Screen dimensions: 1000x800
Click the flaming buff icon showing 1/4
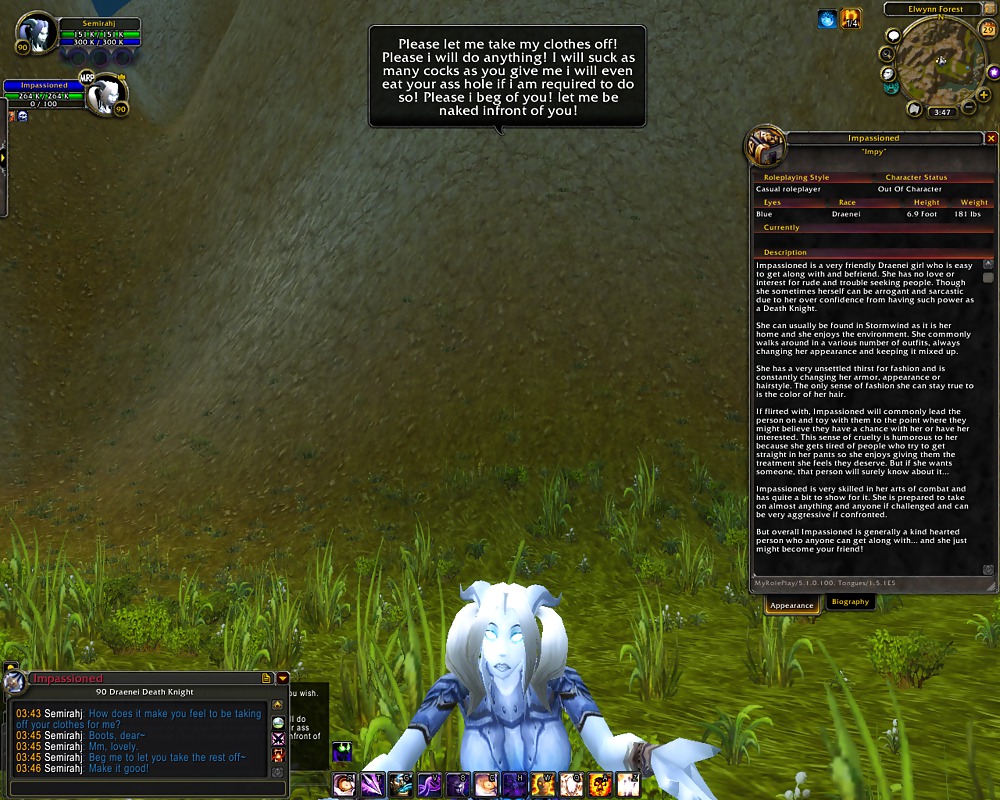(851, 19)
